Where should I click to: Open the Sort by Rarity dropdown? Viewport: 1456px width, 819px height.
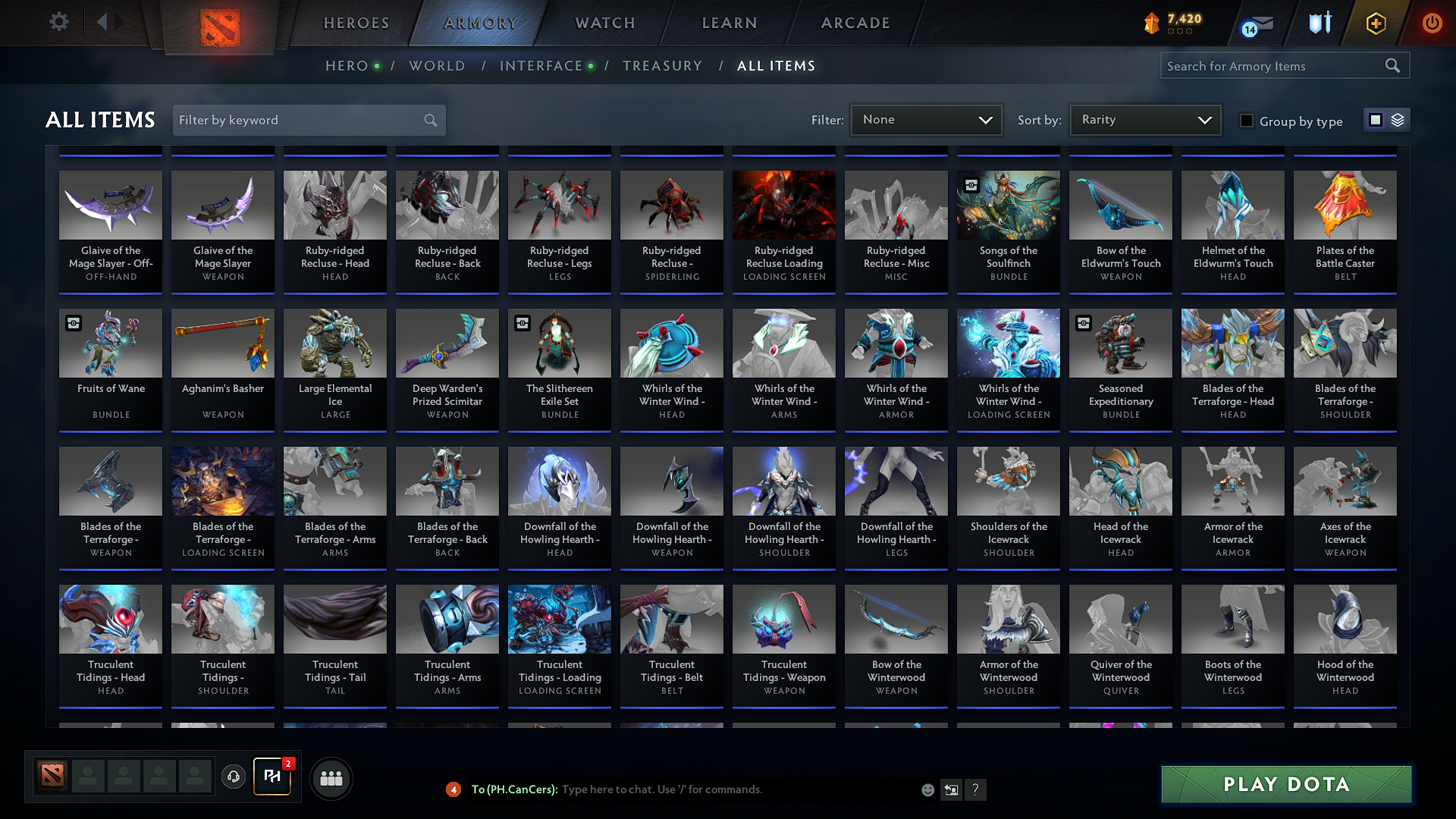coord(1144,119)
